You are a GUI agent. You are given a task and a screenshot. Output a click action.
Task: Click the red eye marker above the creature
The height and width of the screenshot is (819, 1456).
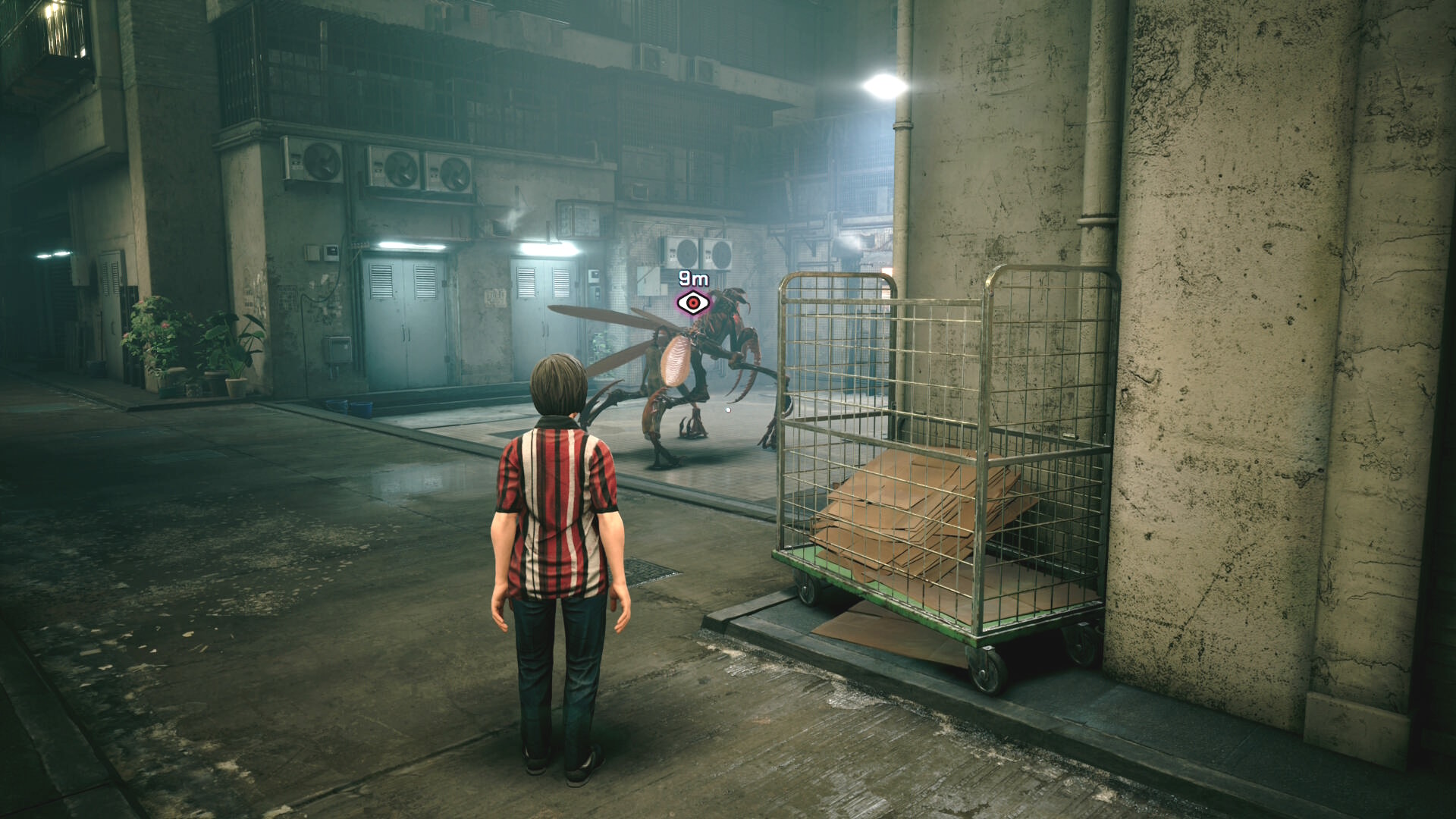pos(693,303)
